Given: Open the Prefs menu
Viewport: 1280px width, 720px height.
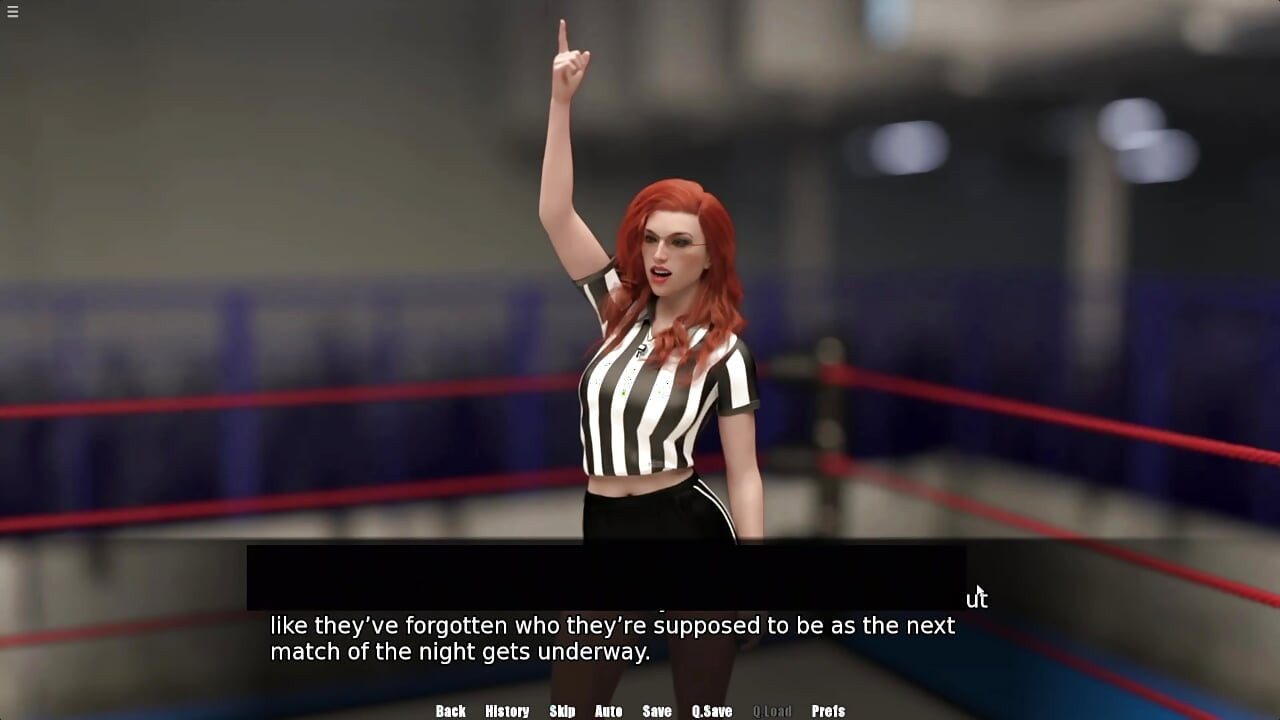Looking at the screenshot, I should click(x=828, y=711).
